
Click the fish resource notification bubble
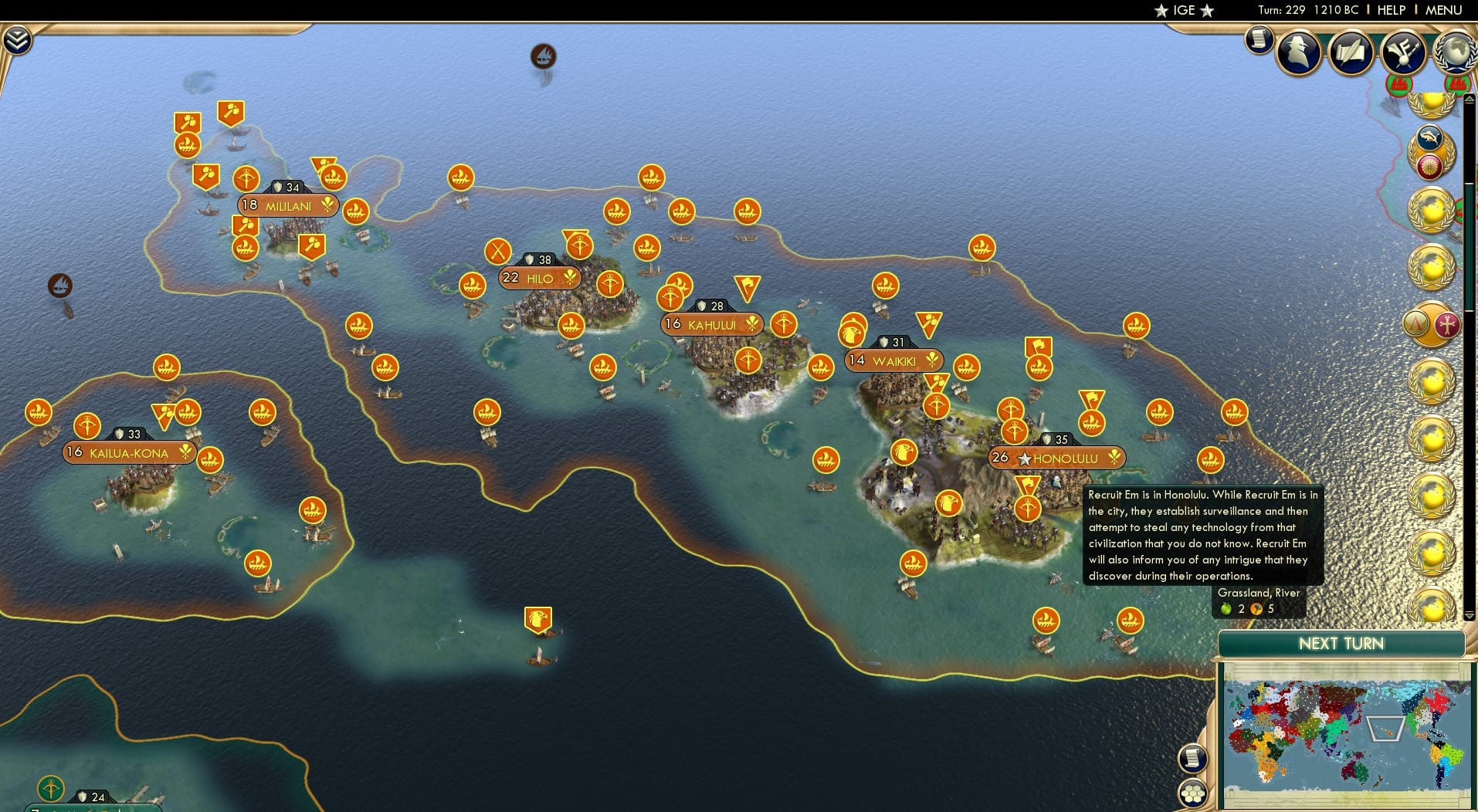point(1429,137)
